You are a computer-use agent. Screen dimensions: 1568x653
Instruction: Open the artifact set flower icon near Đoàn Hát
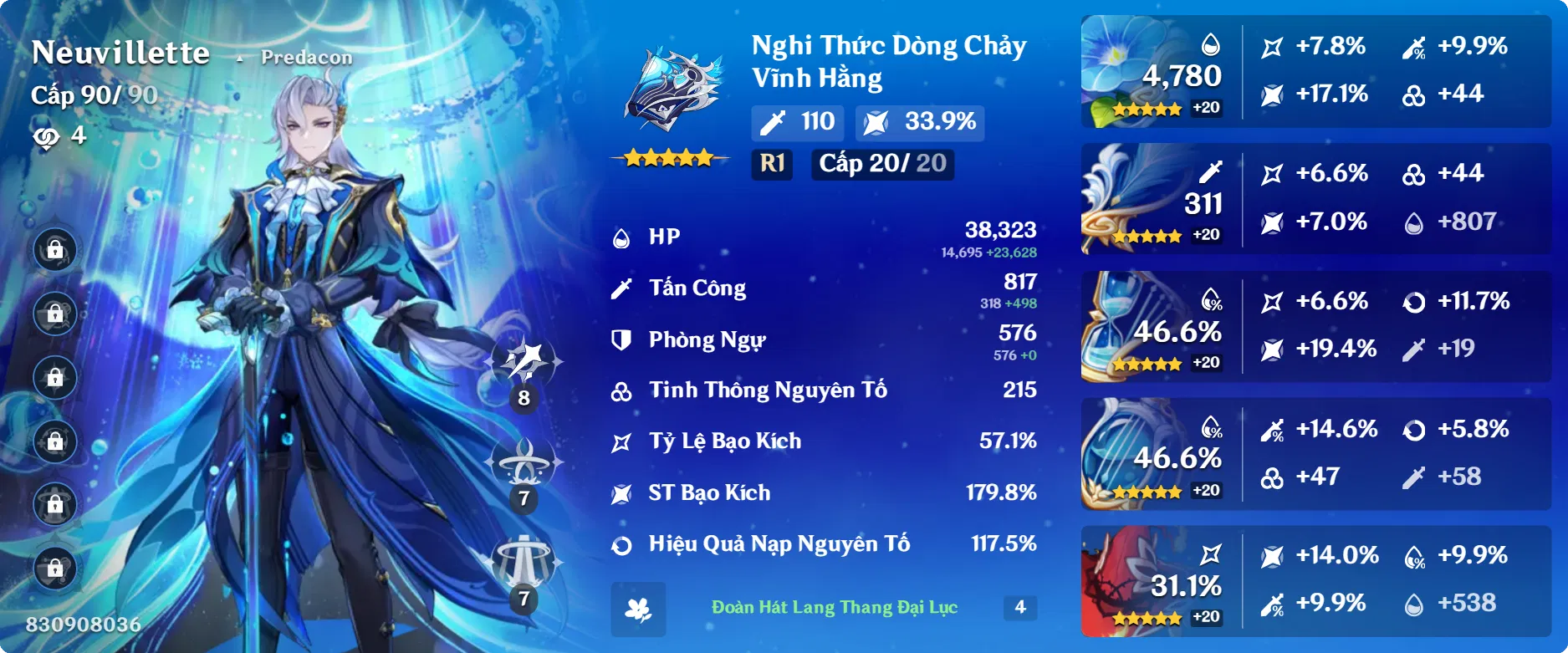click(639, 610)
